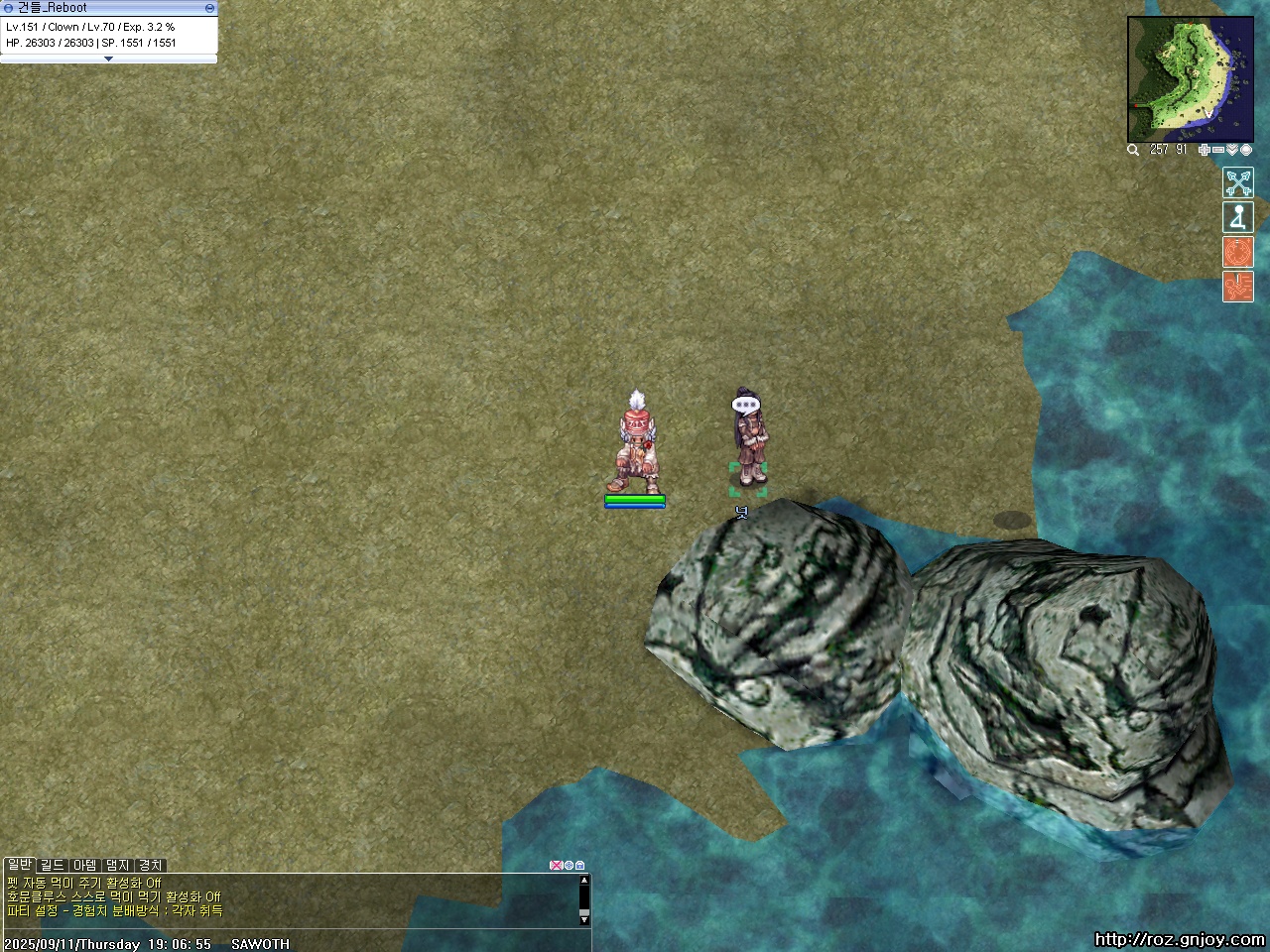1270x952 pixels.
Task: Click the orange running figure icon
Action: (1238, 287)
